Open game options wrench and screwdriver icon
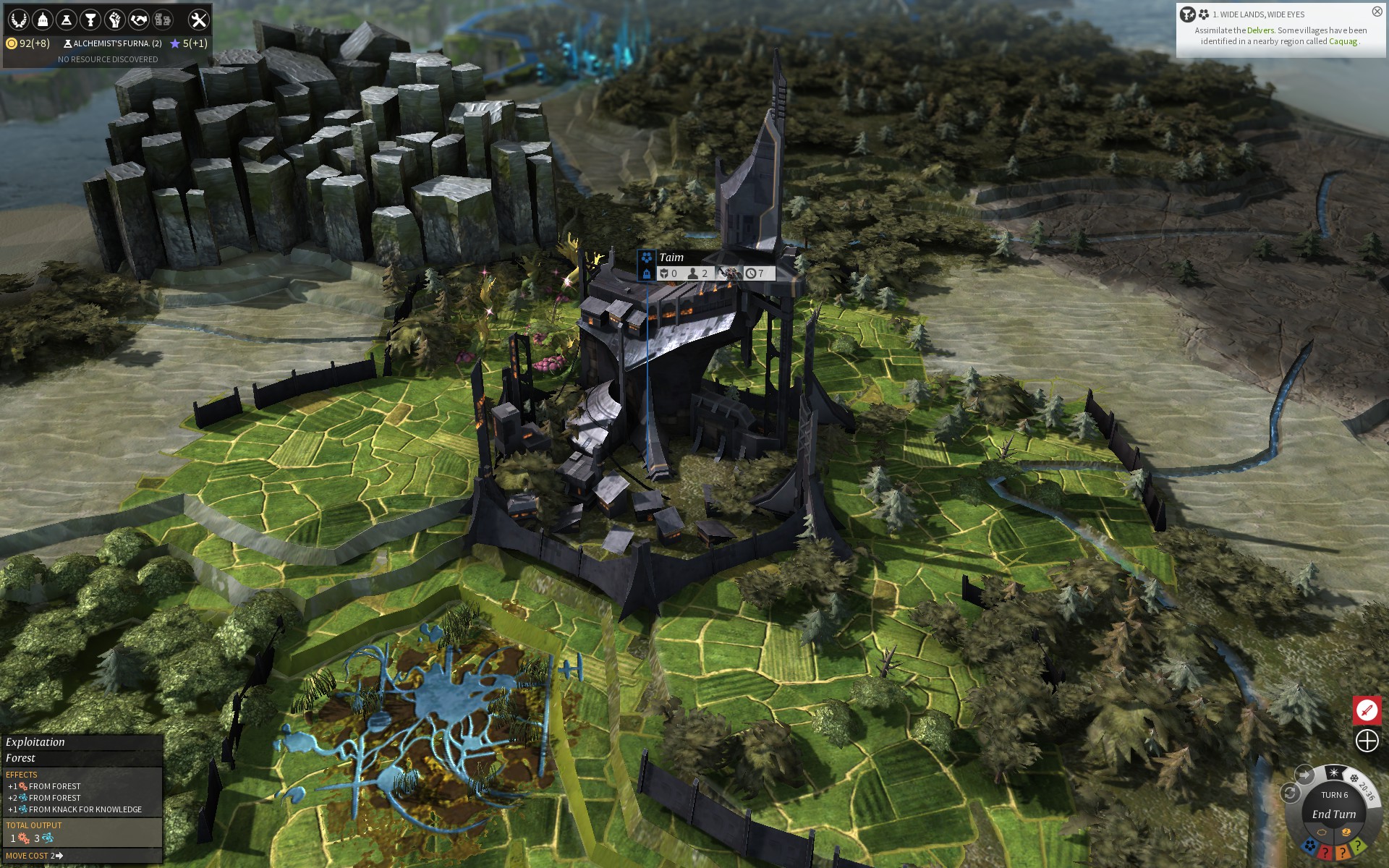 [x=198, y=20]
